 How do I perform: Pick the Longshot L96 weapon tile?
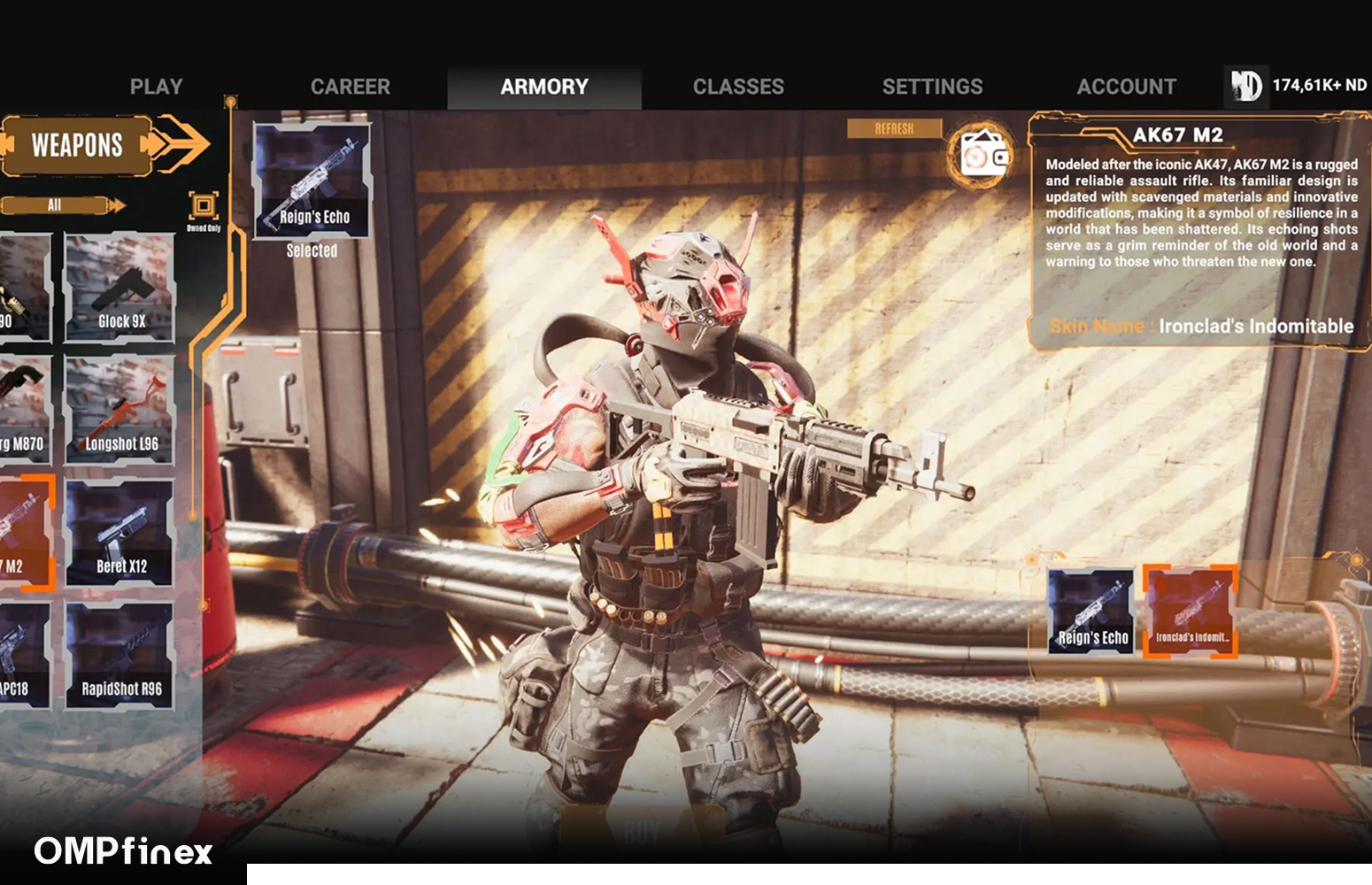[119, 410]
